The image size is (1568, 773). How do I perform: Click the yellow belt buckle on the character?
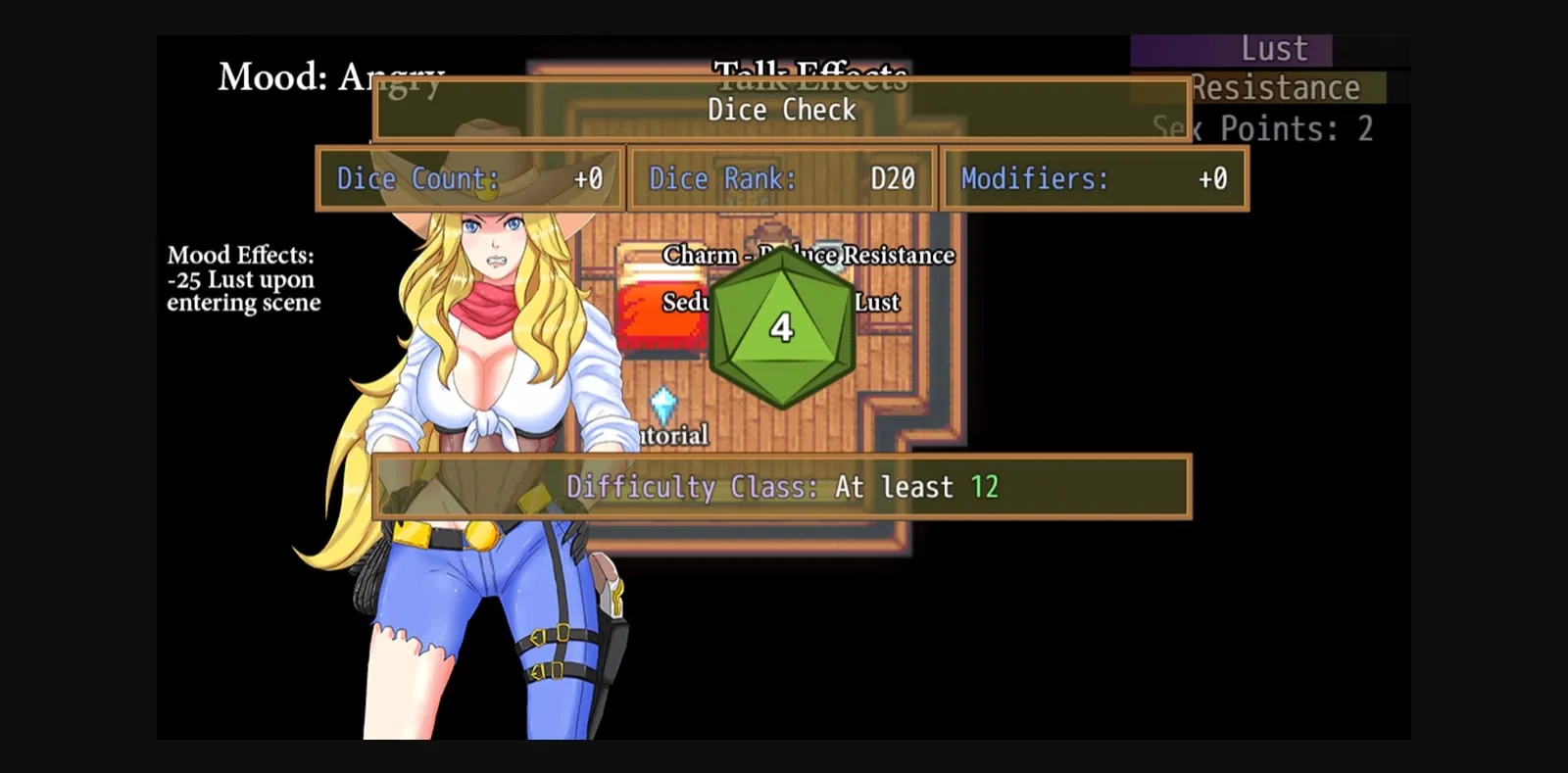point(480,534)
